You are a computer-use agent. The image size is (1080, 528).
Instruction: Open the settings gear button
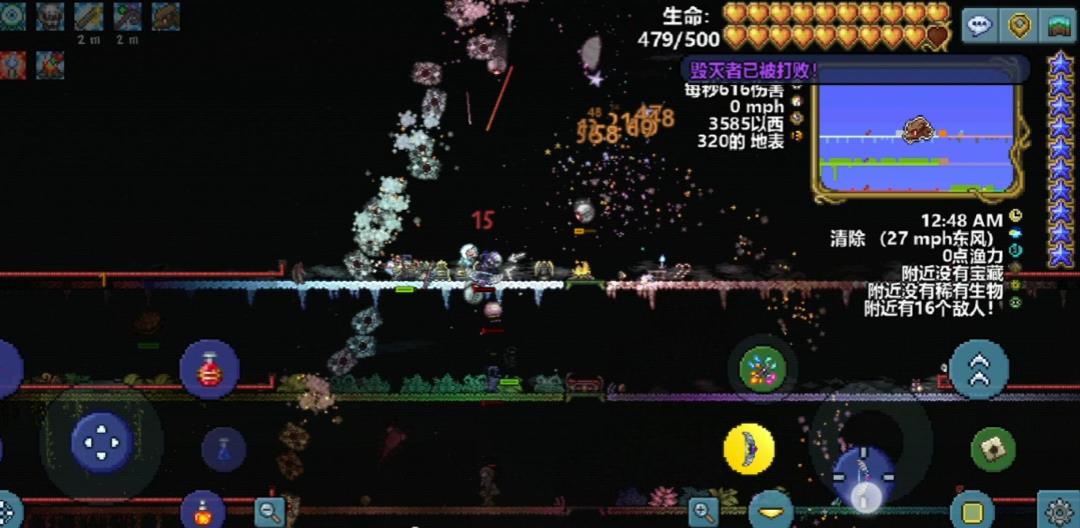click(x=1059, y=510)
